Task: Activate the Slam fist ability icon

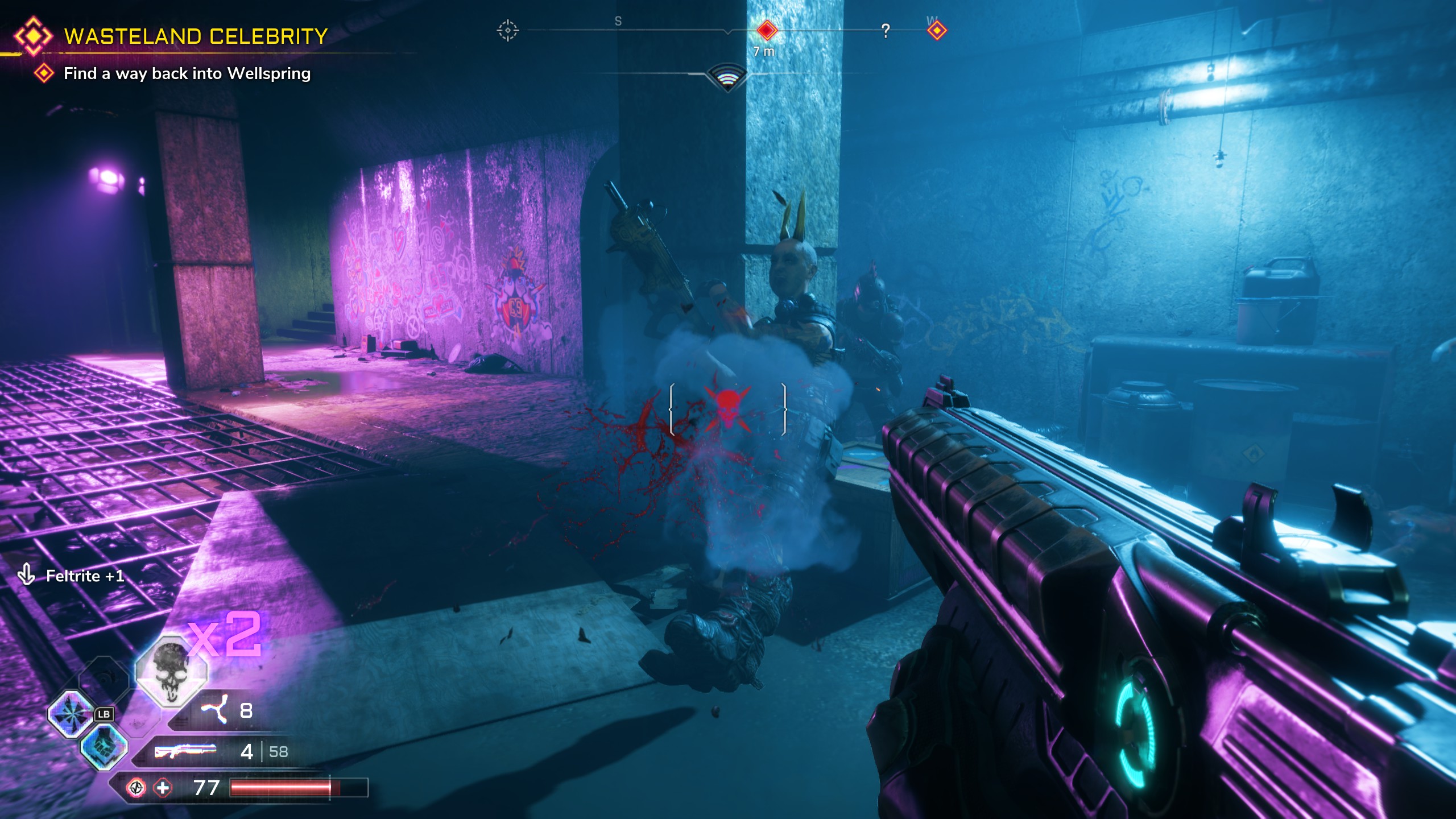Action: (102, 747)
